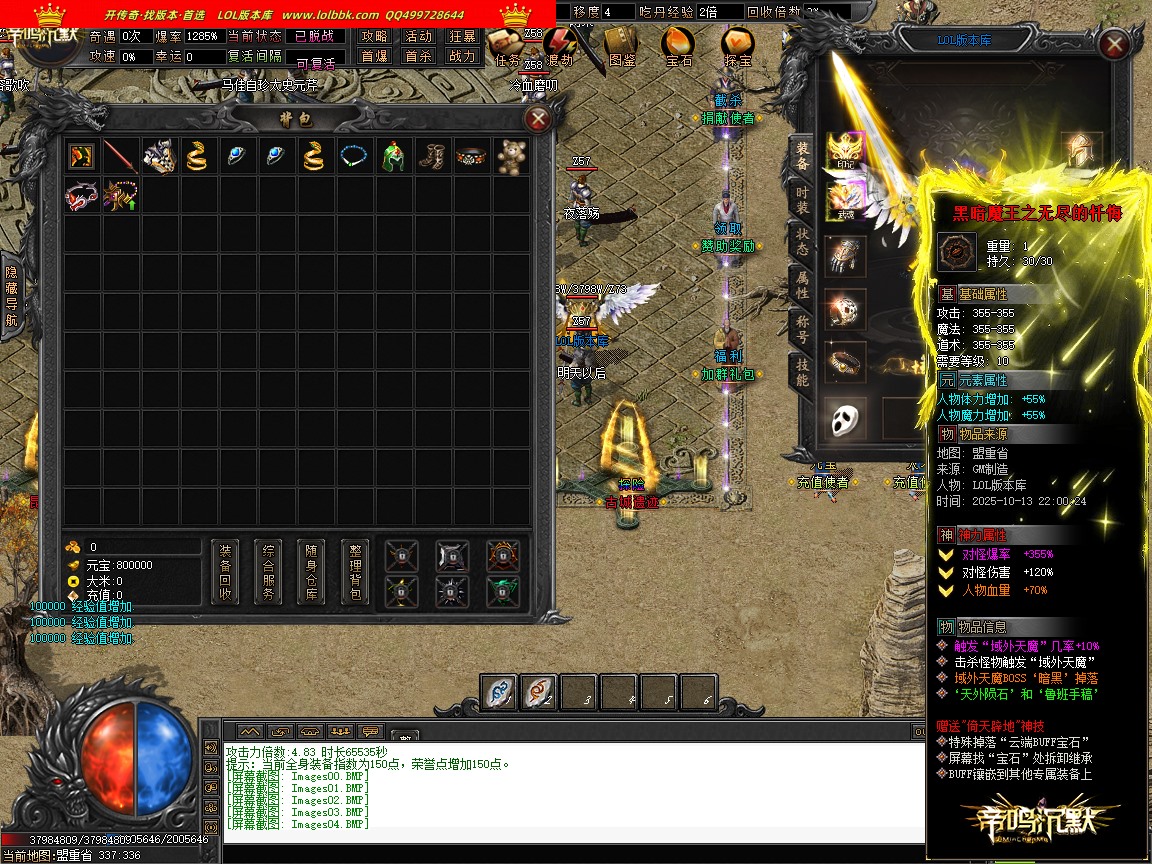Click the 攻略 guide button
The height and width of the screenshot is (864, 1152).
pos(375,36)
